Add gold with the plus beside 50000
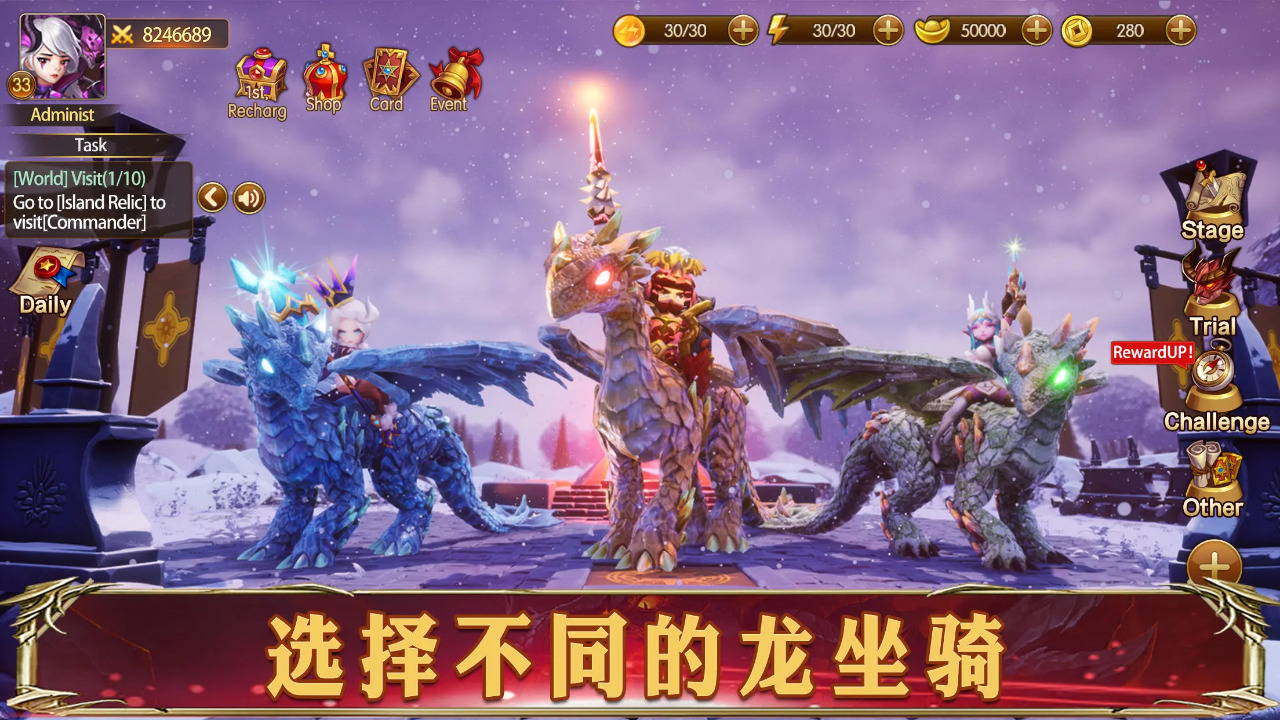Screen dimensions: 1280x720 tap(1035, 31)
